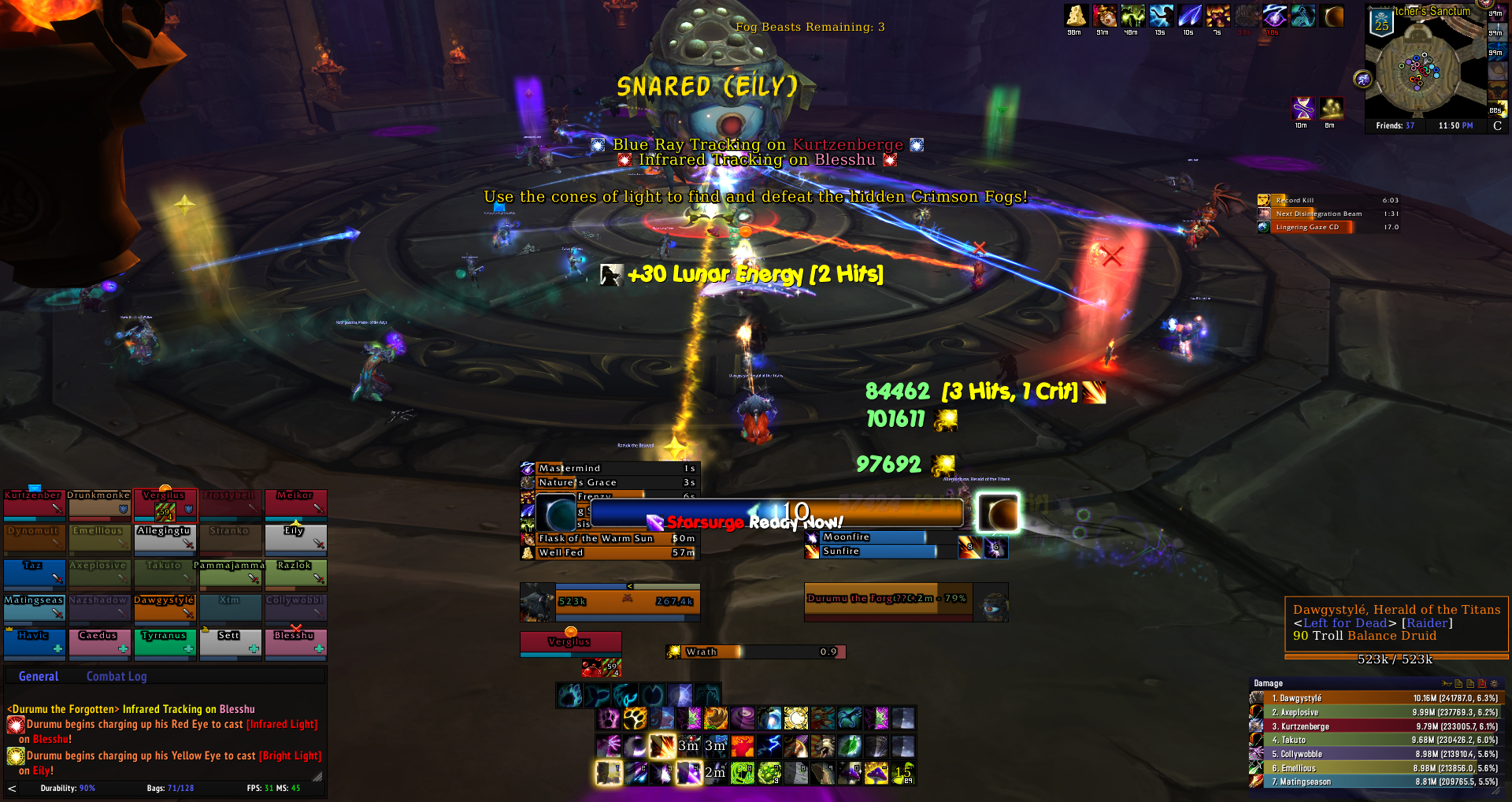Image resolution: width=1512 pixels, height=802 pixels.
Task: Use the glowing sun ability icon
Action: click(795, 718)
